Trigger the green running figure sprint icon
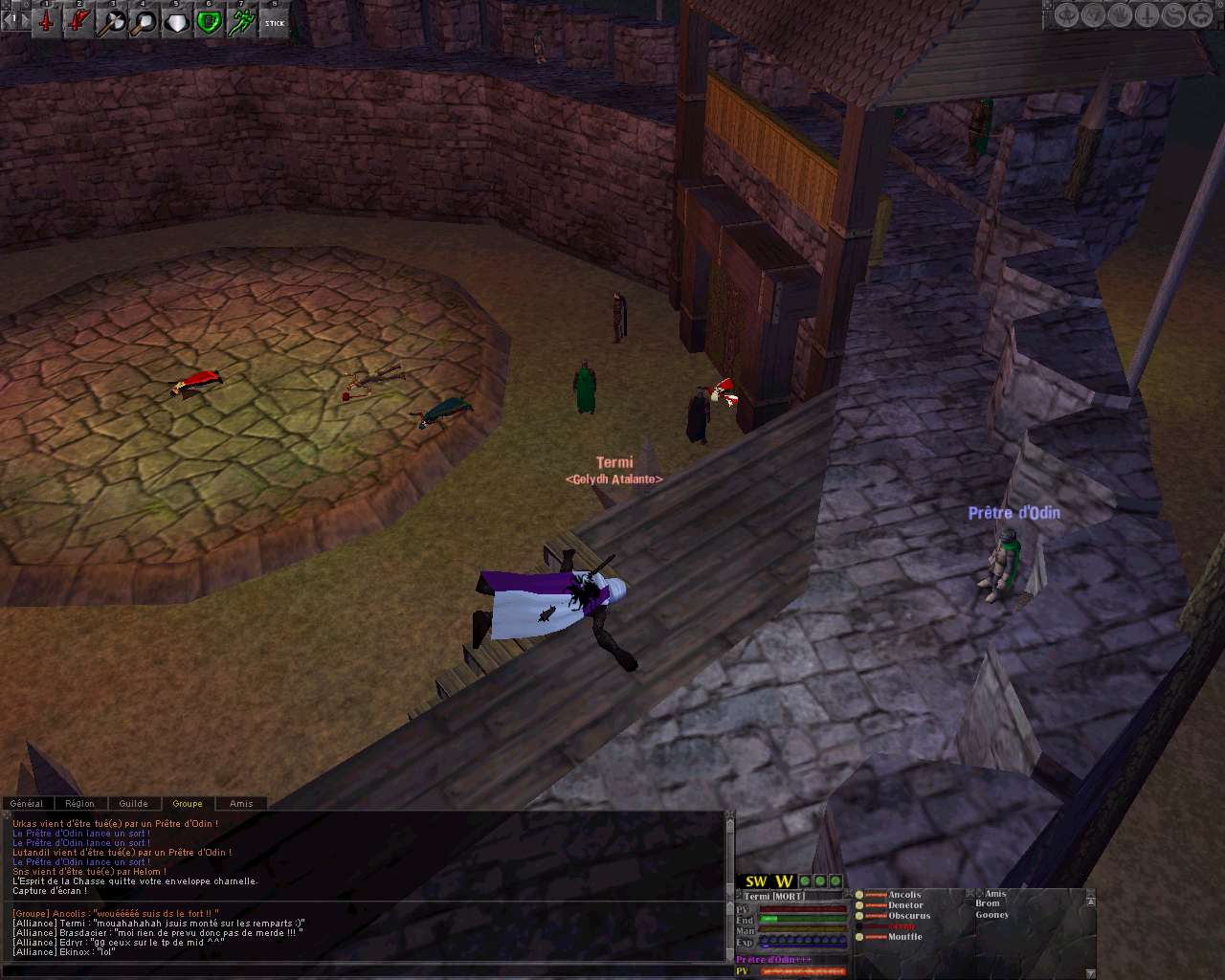This screenshot has height=980, width=1225. (x=242, y=21)
